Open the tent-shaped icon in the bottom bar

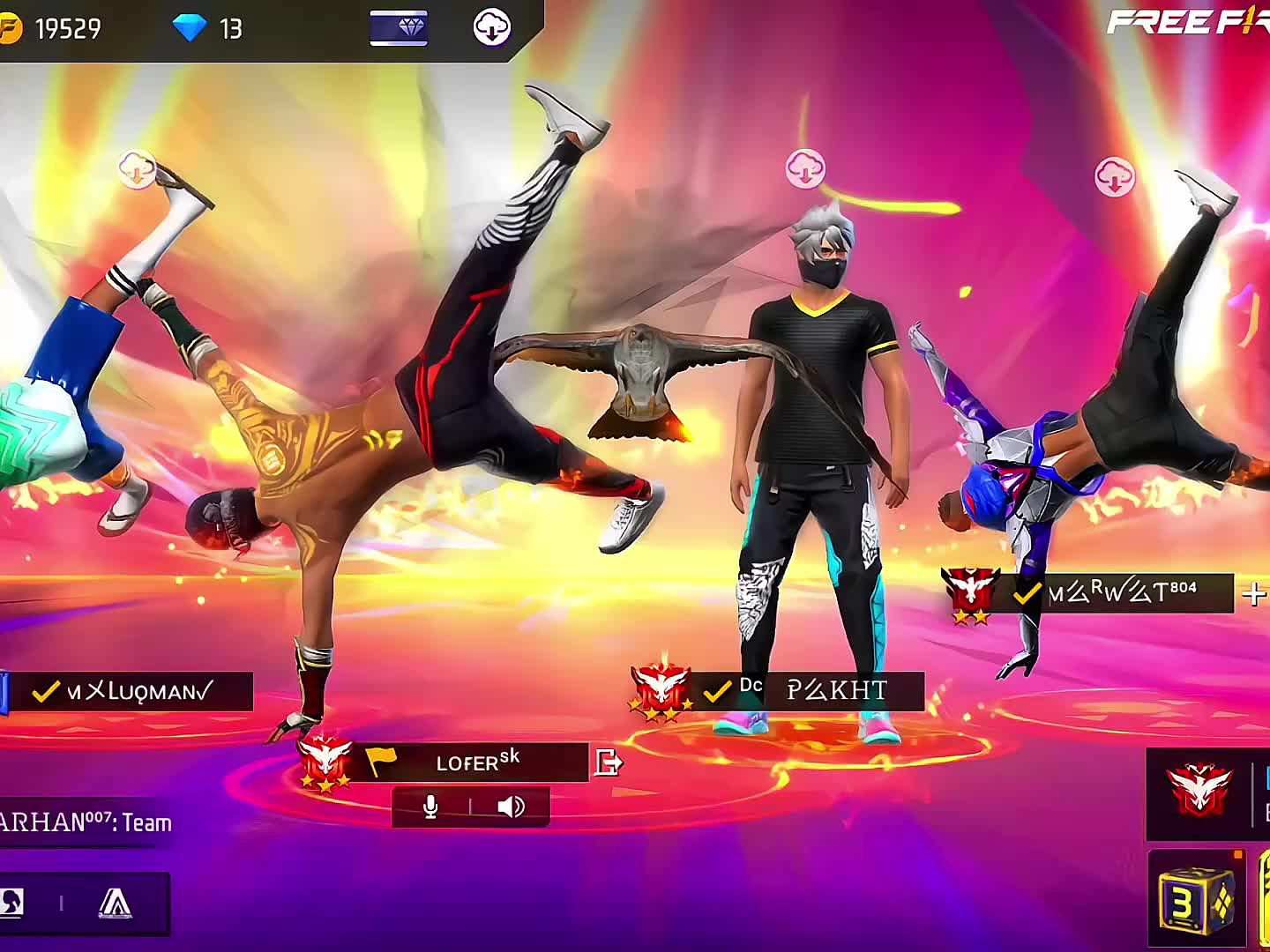[115, 903]
